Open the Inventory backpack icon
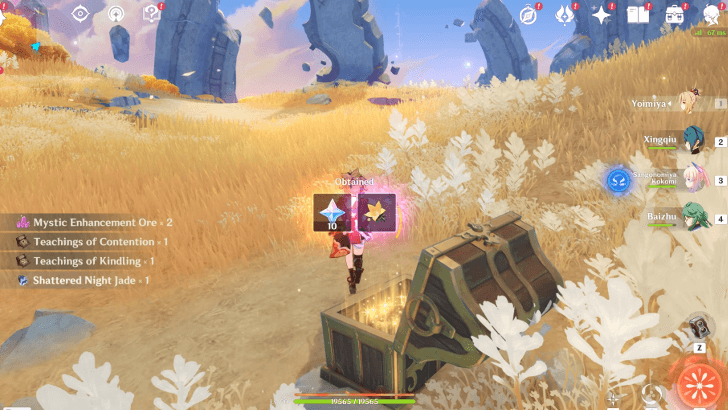 pyautogui.click(x=675, y=14)
